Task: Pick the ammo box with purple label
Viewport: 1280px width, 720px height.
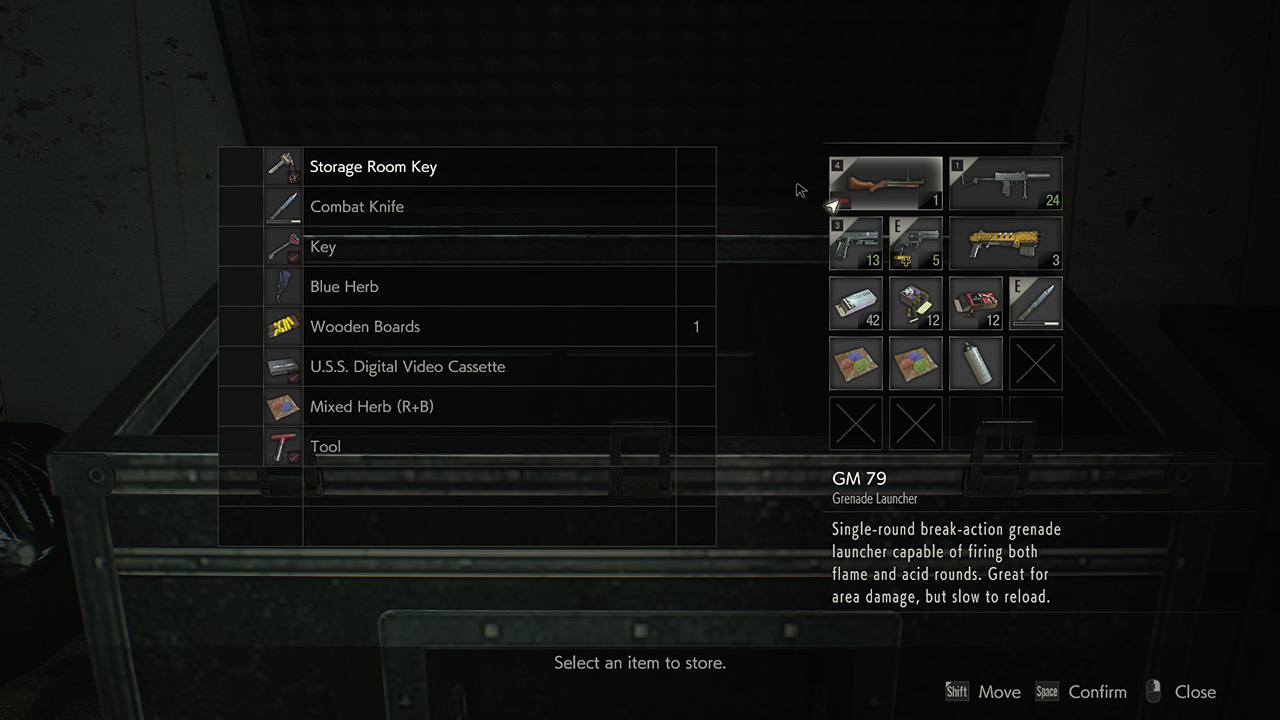Action: coord(916,303)
